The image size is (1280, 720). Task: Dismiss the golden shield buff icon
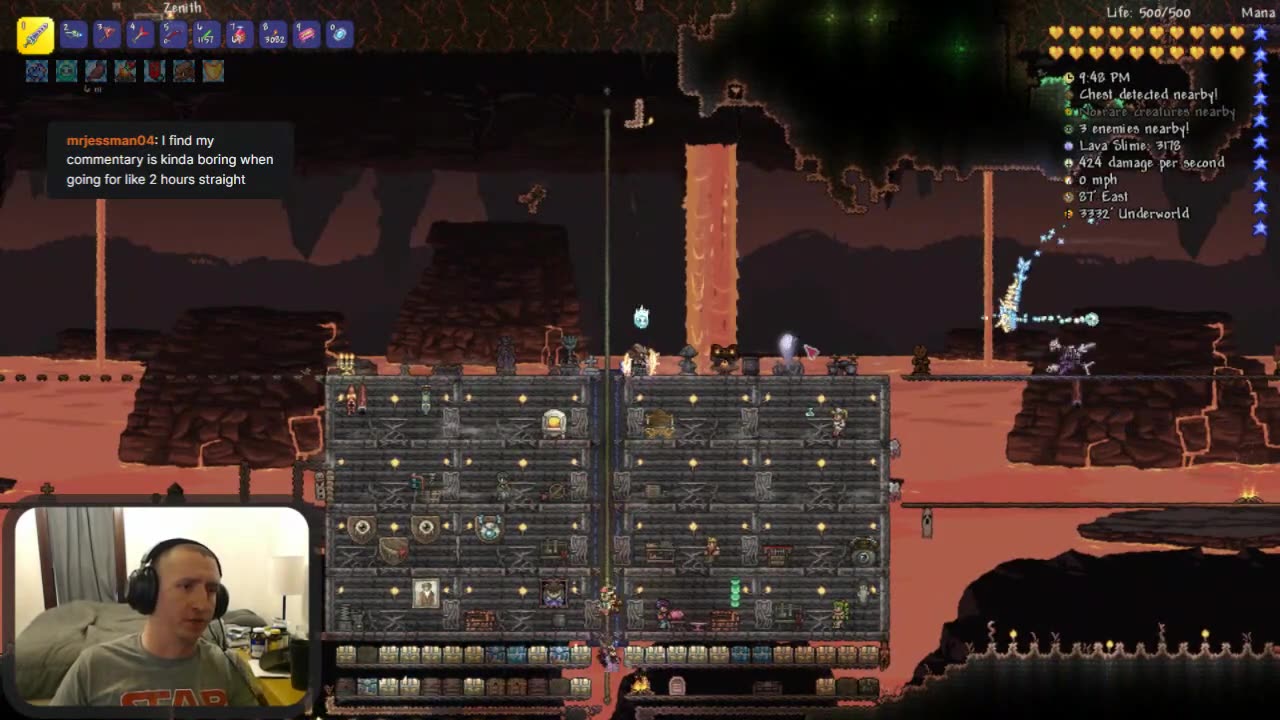[214, 70]
